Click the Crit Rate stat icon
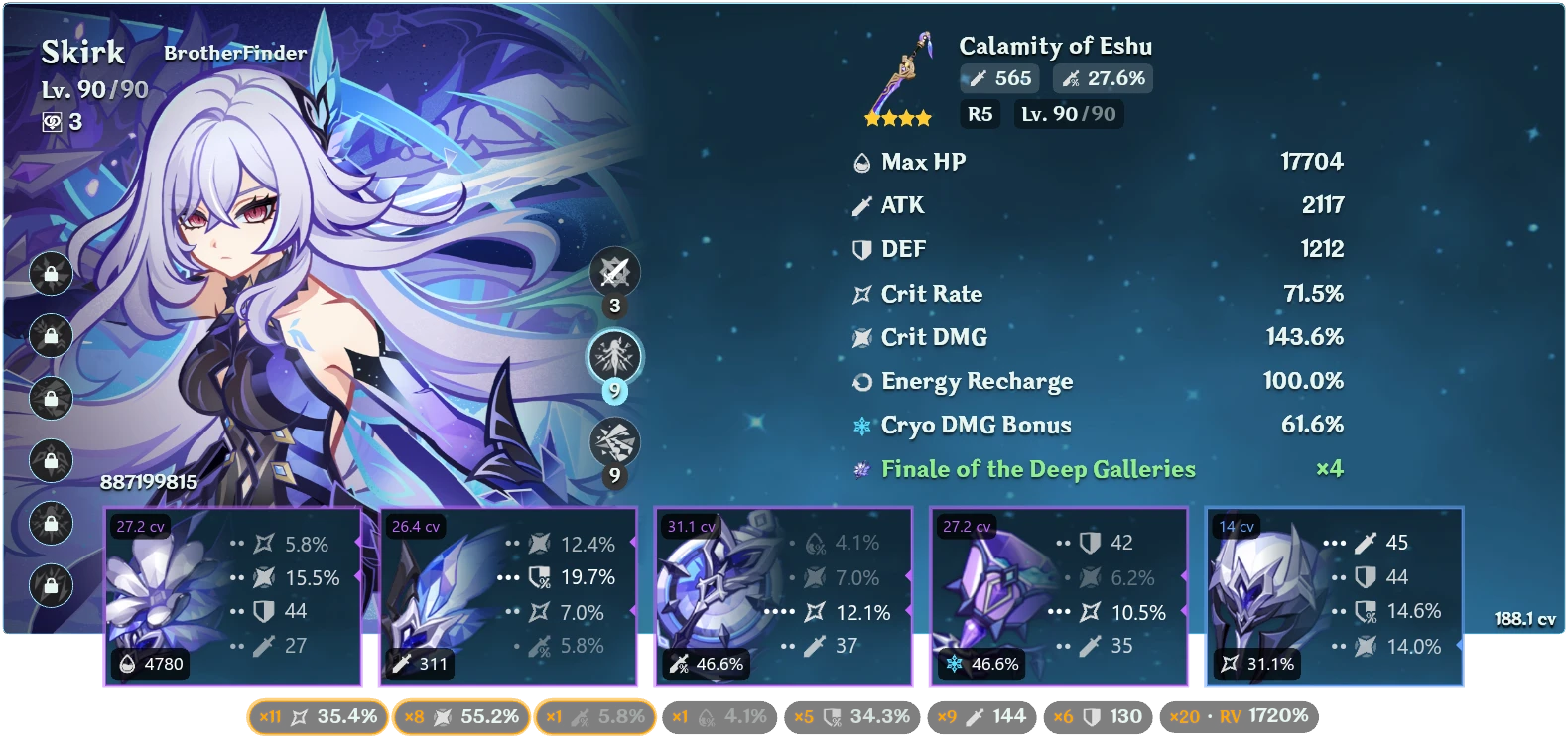Image resolution: width=1568 pixels, height=741 pixels. [x=861, y=294]
